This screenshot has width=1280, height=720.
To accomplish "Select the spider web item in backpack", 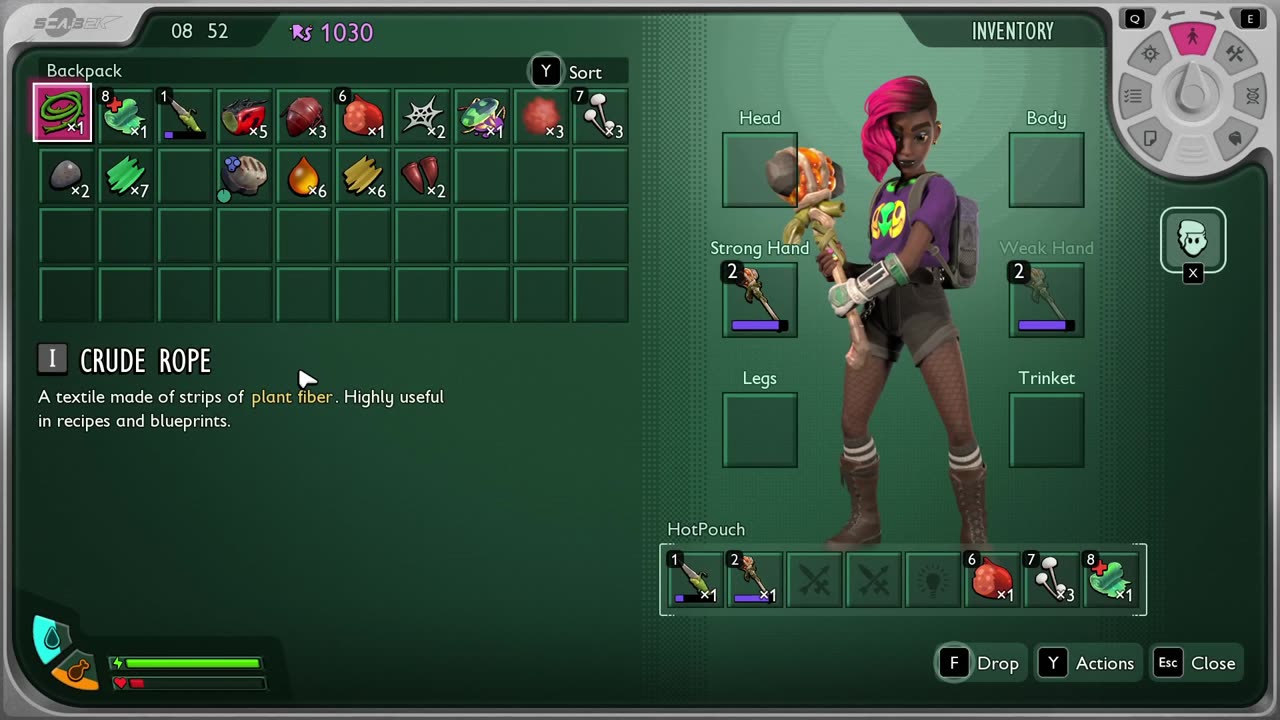I will [x=422, y=115].
